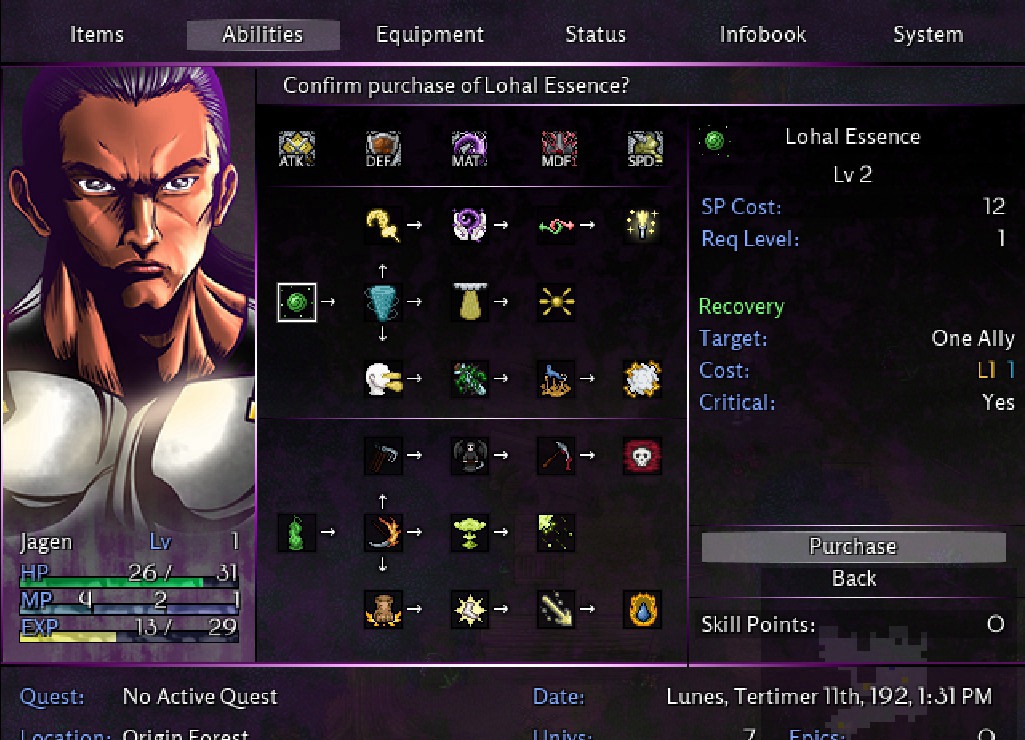This screenshot has height=740, width=1025.
Task: Confirm the Lohal Essence purchase
Action: coord(853,546)
